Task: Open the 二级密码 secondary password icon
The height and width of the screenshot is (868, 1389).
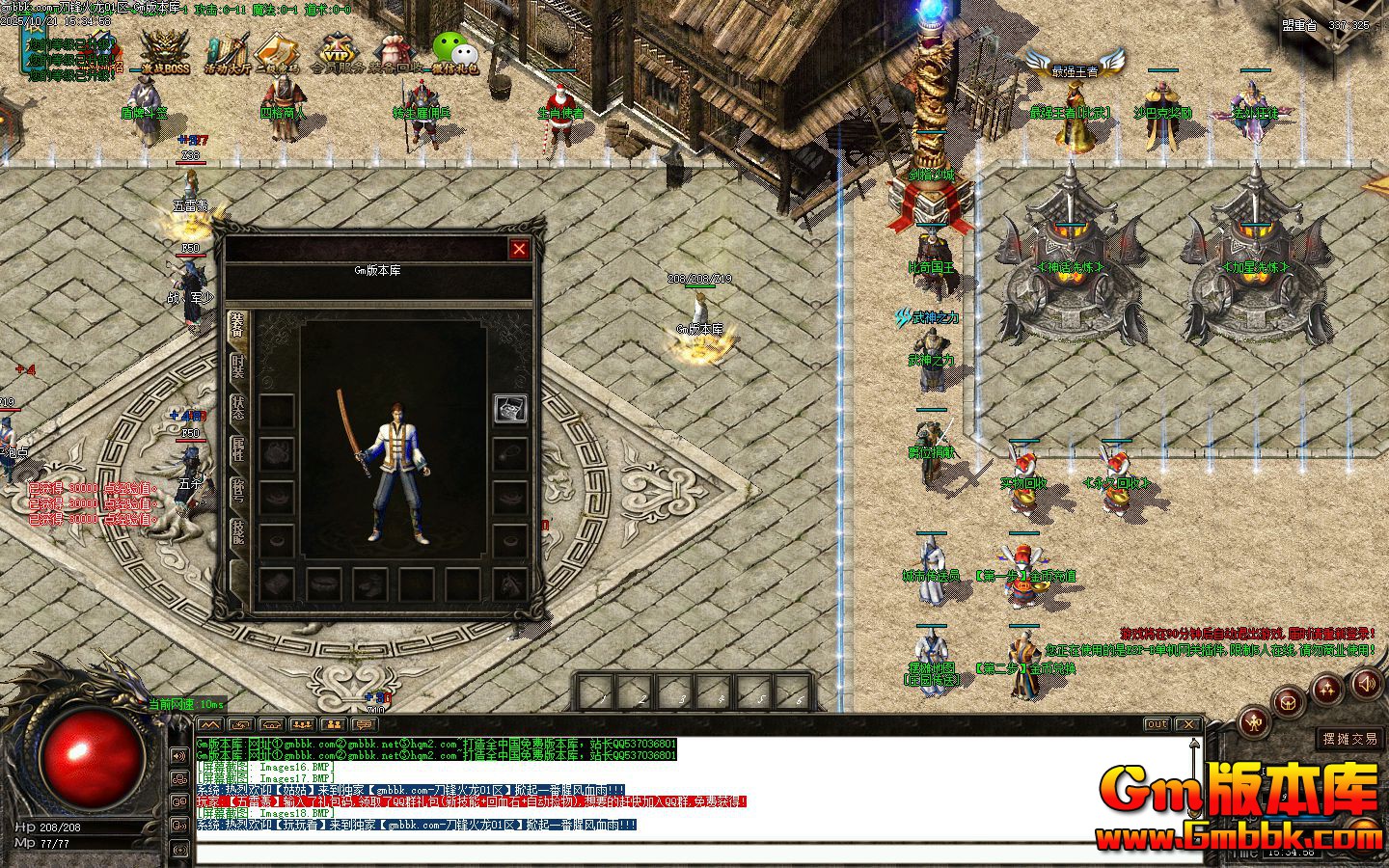Action: click(x=279, y=54)
